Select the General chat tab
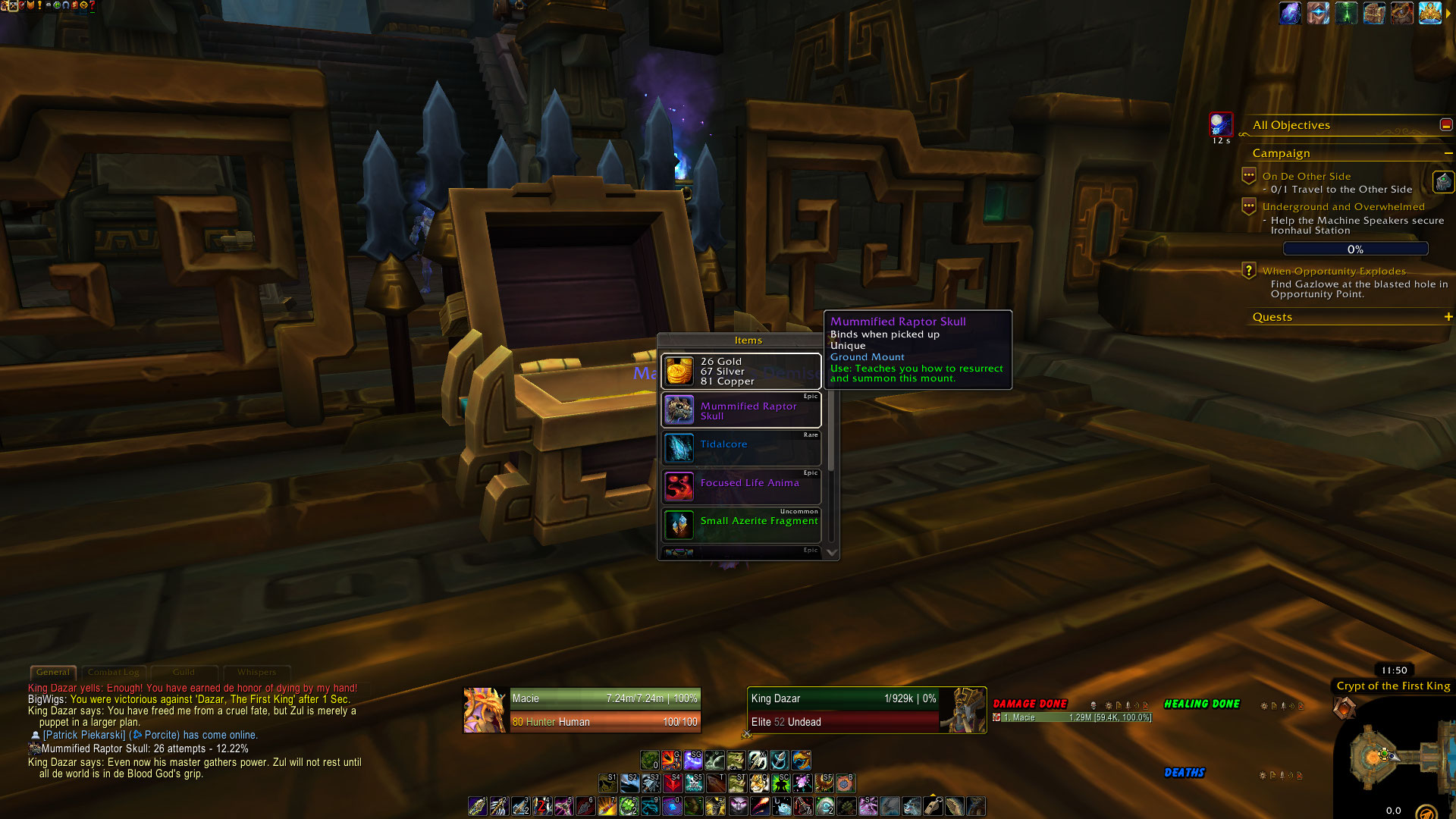Screen dimensions: 1456x819 click(53, 673)
